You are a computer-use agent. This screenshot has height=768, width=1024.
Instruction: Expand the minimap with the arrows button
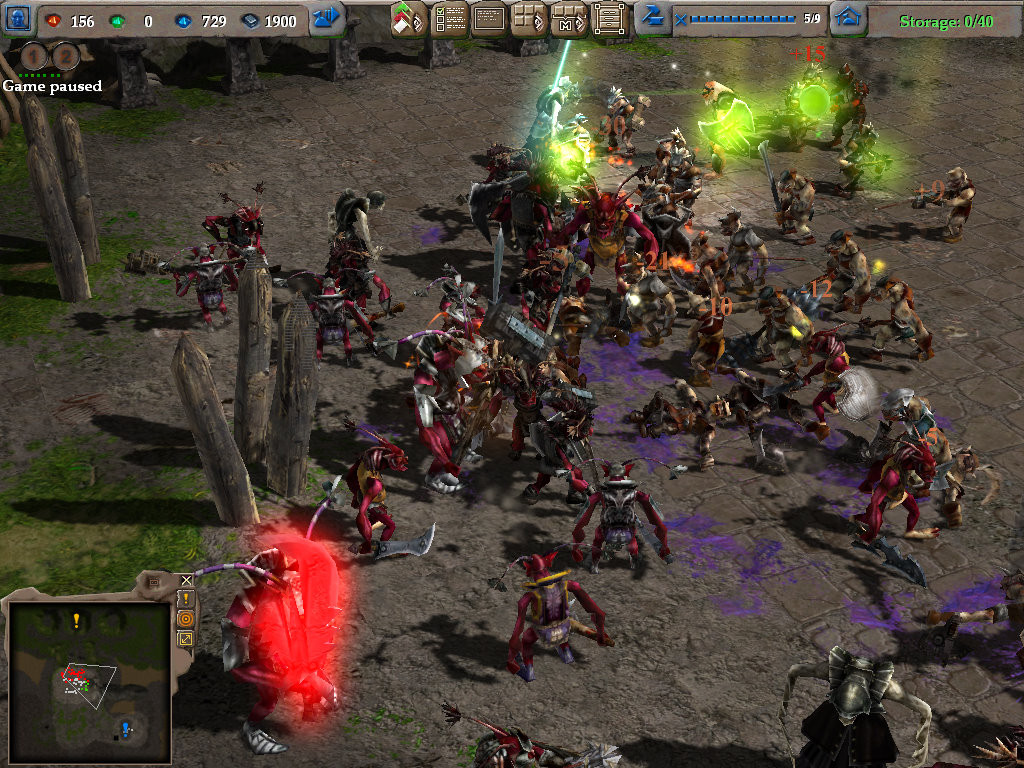(x=185, y=638)
